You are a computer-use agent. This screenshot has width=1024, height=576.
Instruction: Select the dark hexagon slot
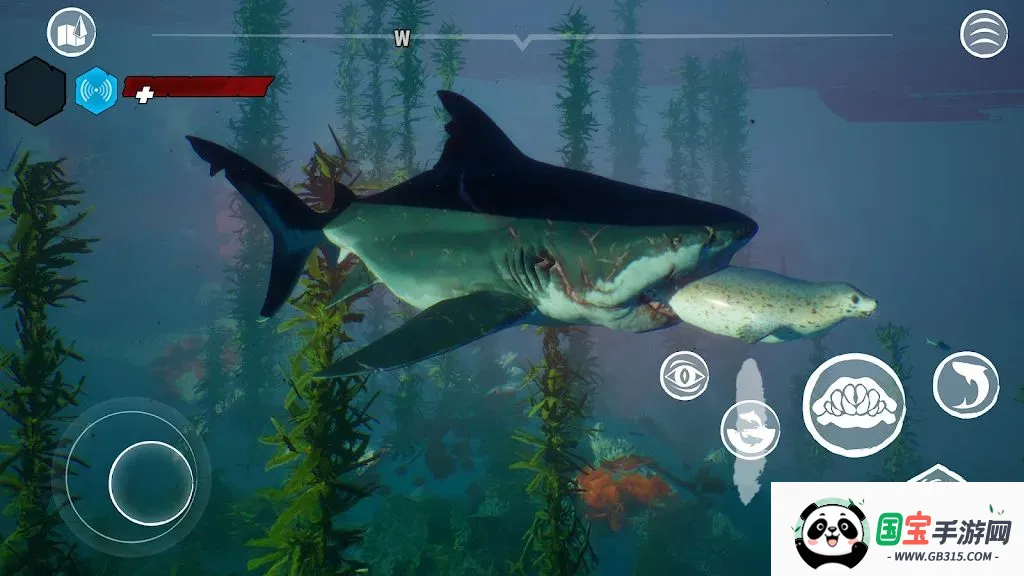tap(35, 91)
